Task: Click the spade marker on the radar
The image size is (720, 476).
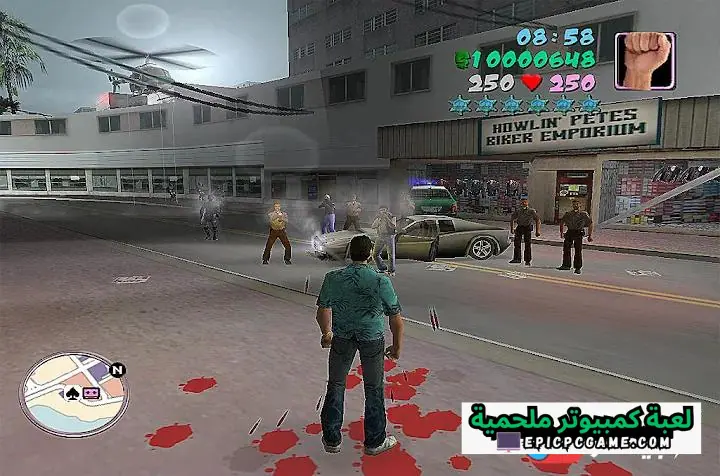Action: click(72, 393)
